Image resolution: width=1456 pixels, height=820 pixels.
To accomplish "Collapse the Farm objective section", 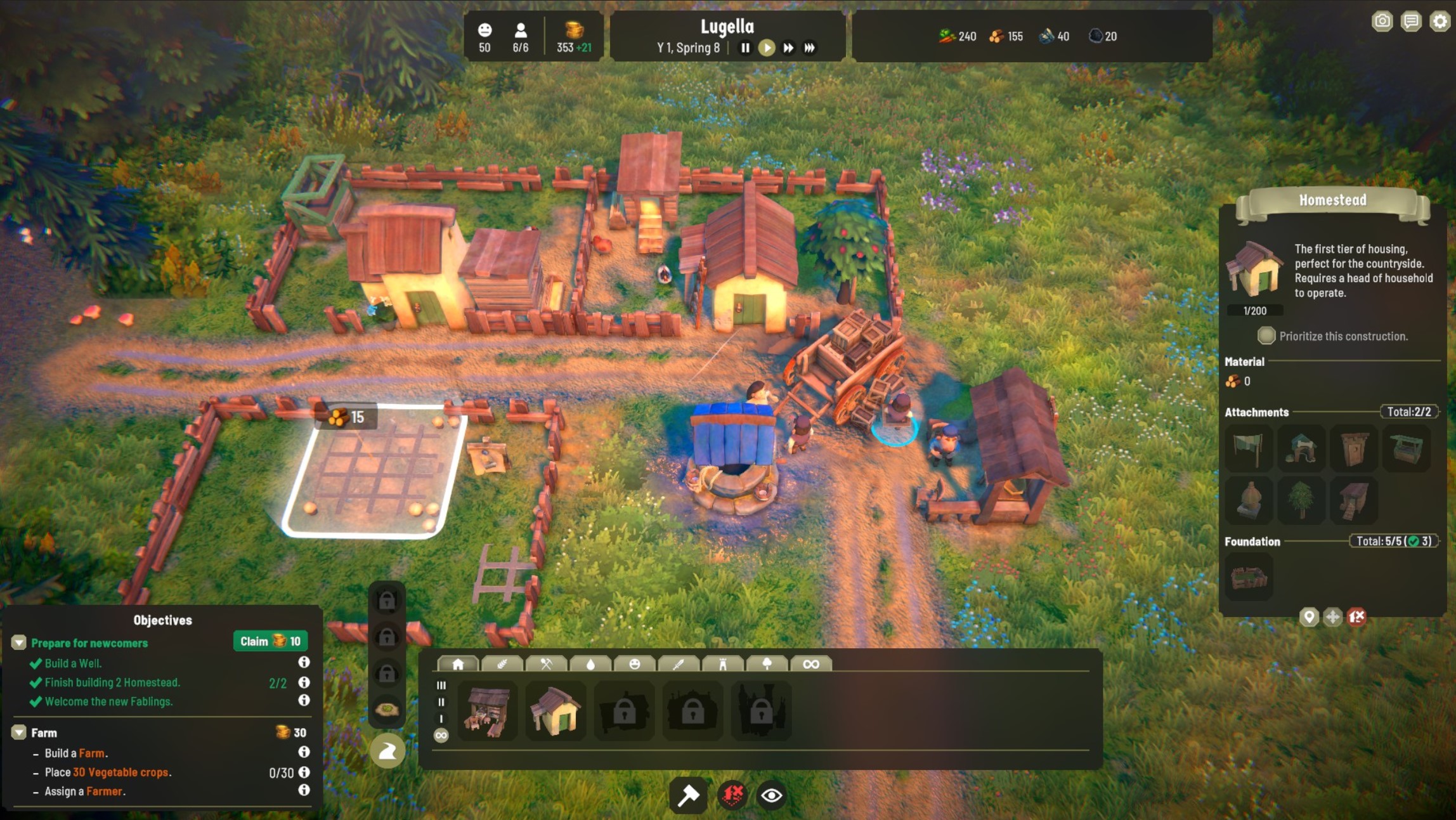I will (19, 732).
